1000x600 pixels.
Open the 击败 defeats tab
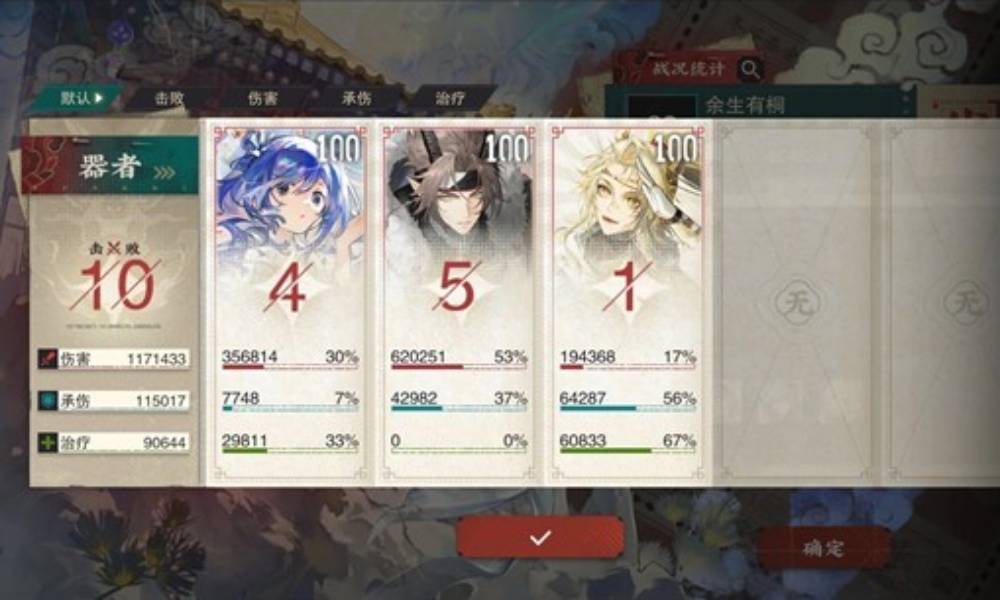168,98
